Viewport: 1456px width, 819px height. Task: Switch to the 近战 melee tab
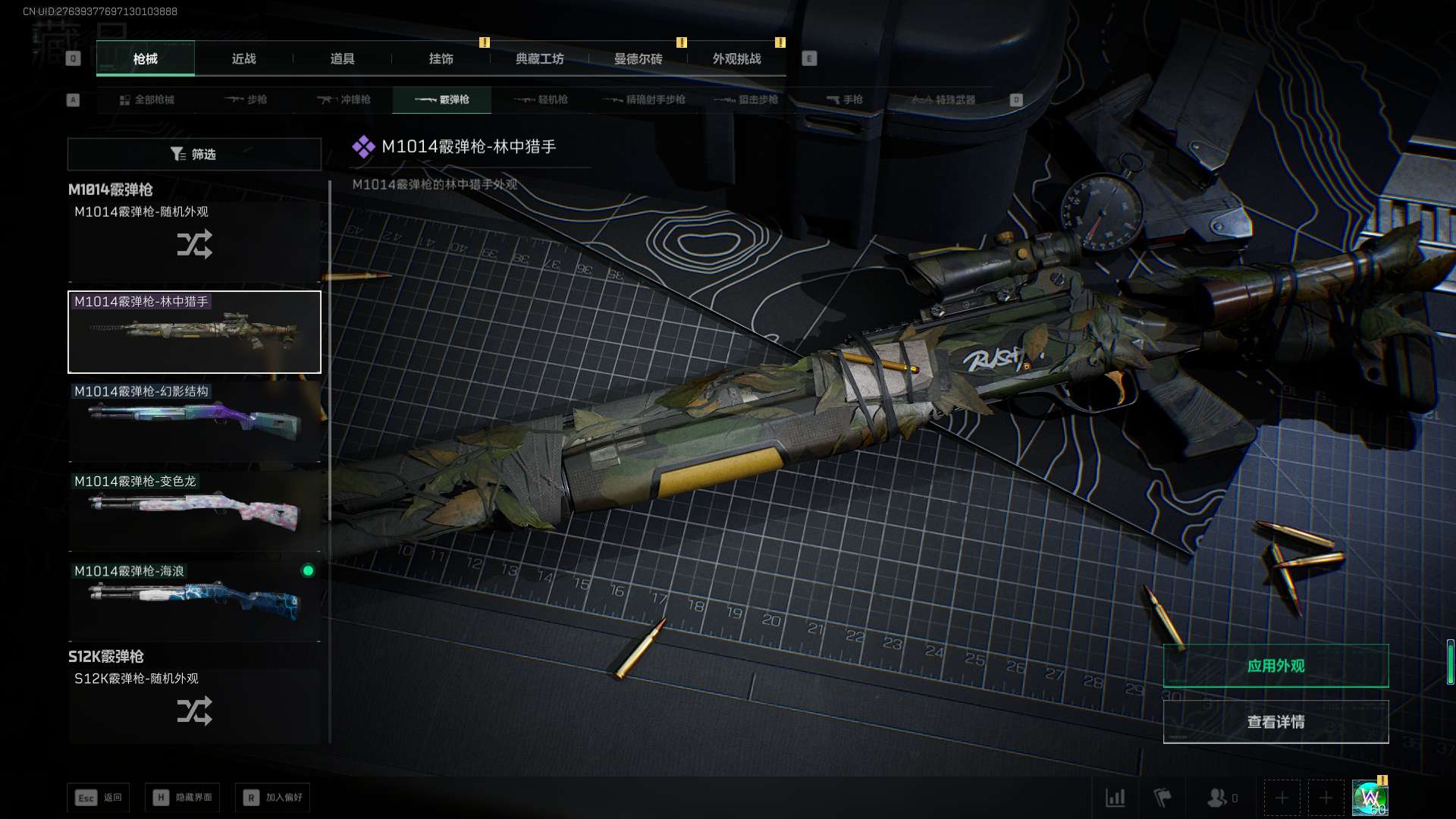[x=244, y=58]
